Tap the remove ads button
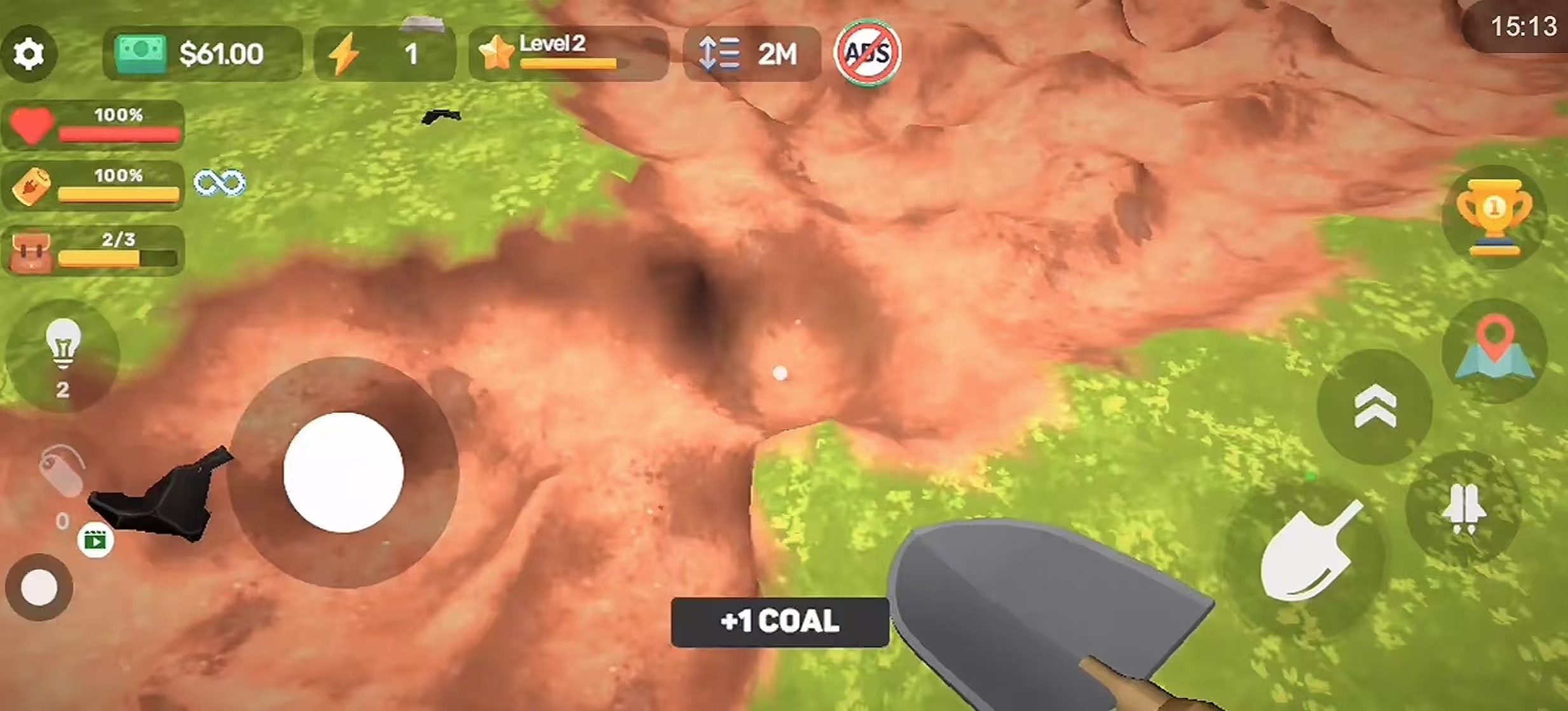 coord(867,53)
